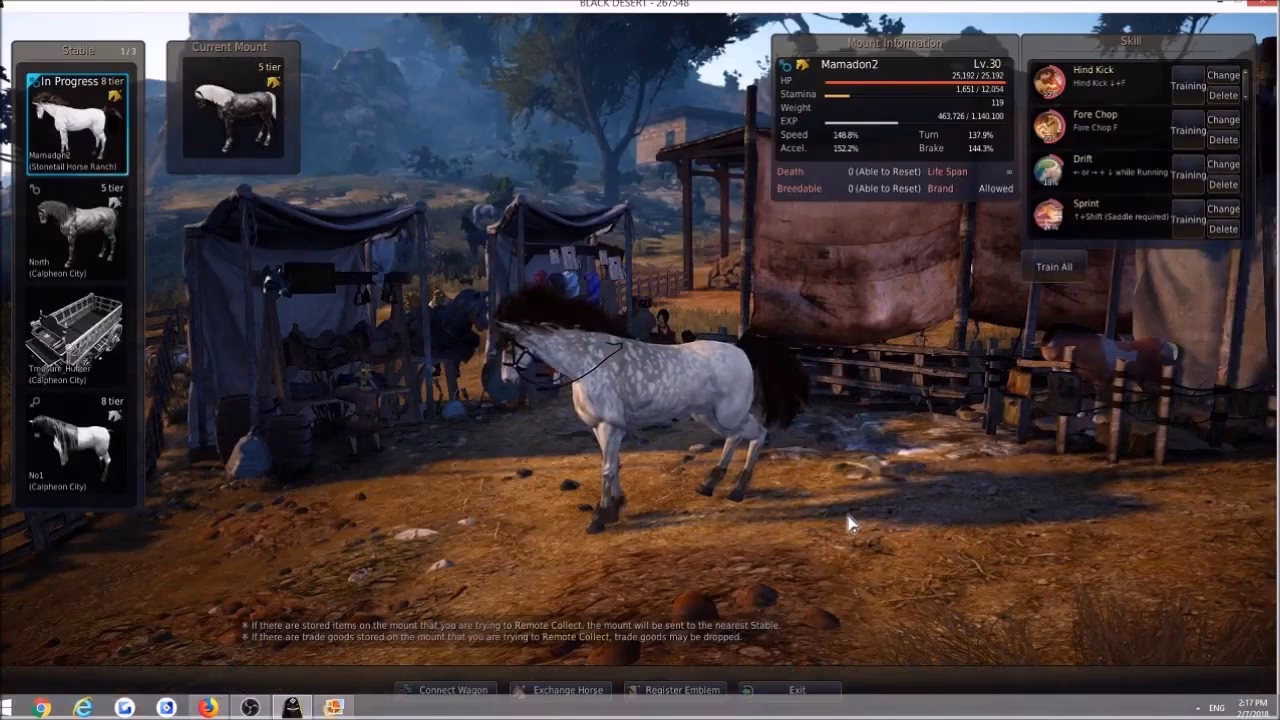The height and width of the screenshot is (720, 1280).
Task: Expand the hidden system tray icons
Action: (x=1197, y=708)
